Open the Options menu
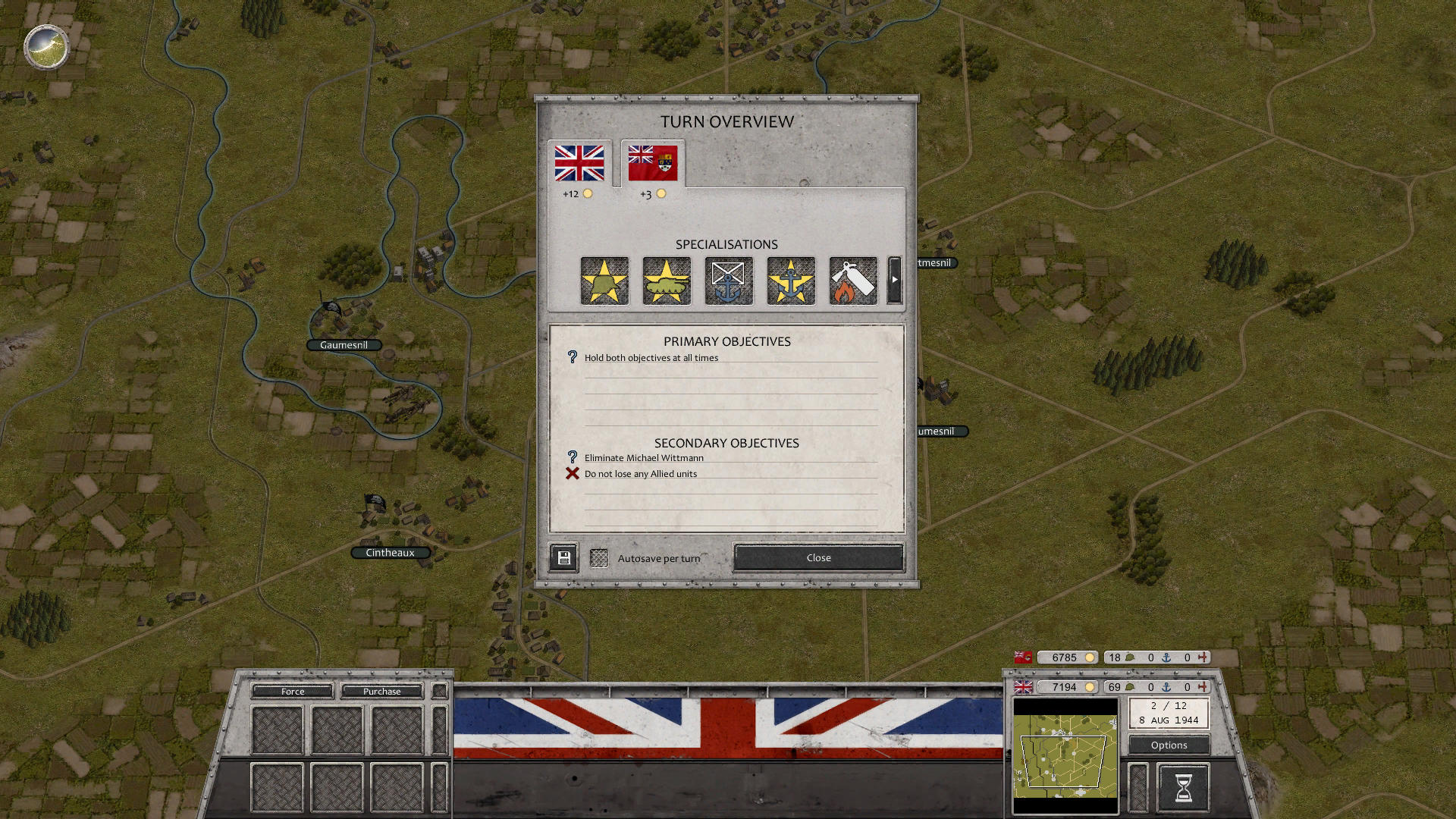 point(1169,745)
